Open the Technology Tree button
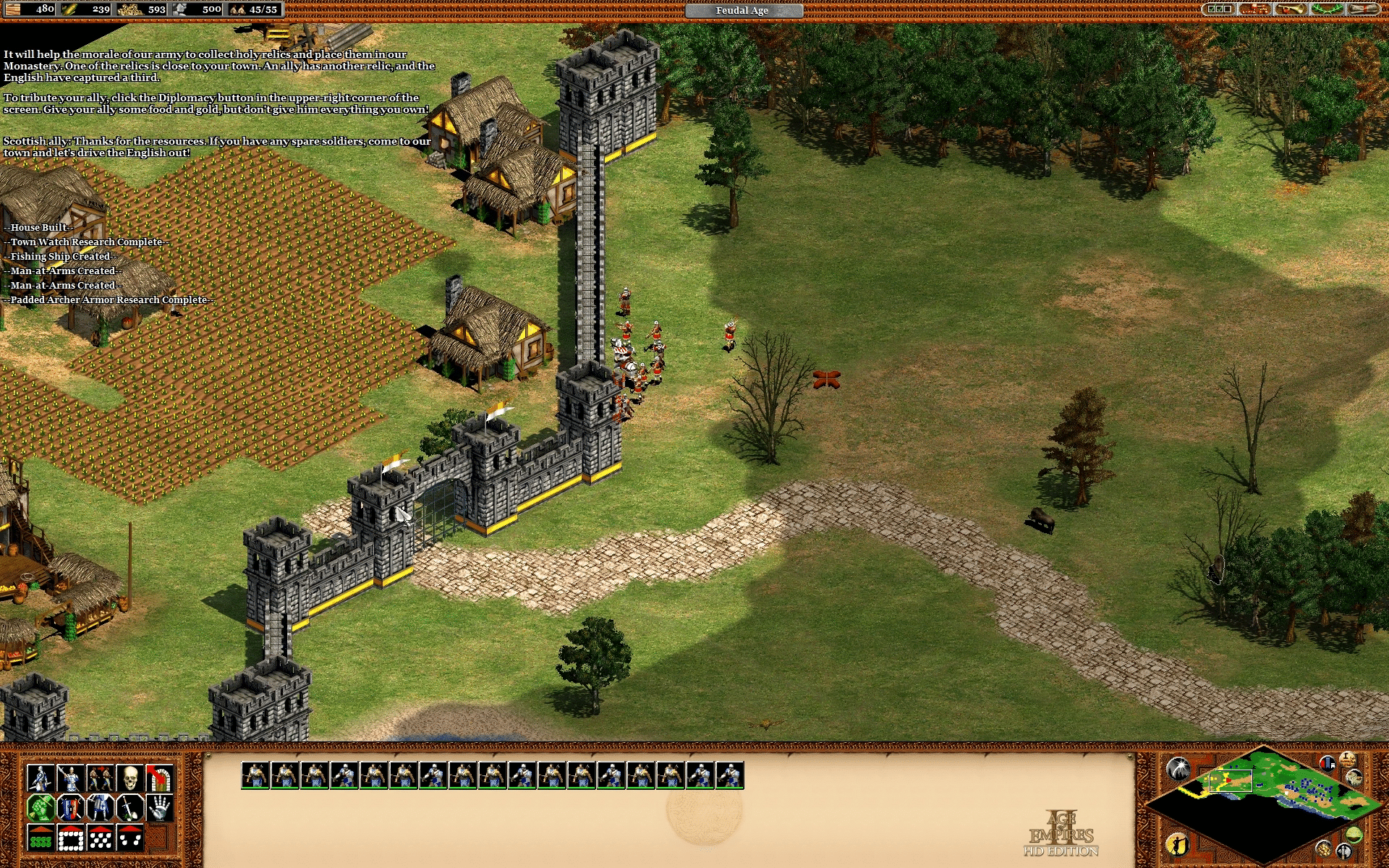Viewport: 1389px width, 868px height. click(1255, 9)
